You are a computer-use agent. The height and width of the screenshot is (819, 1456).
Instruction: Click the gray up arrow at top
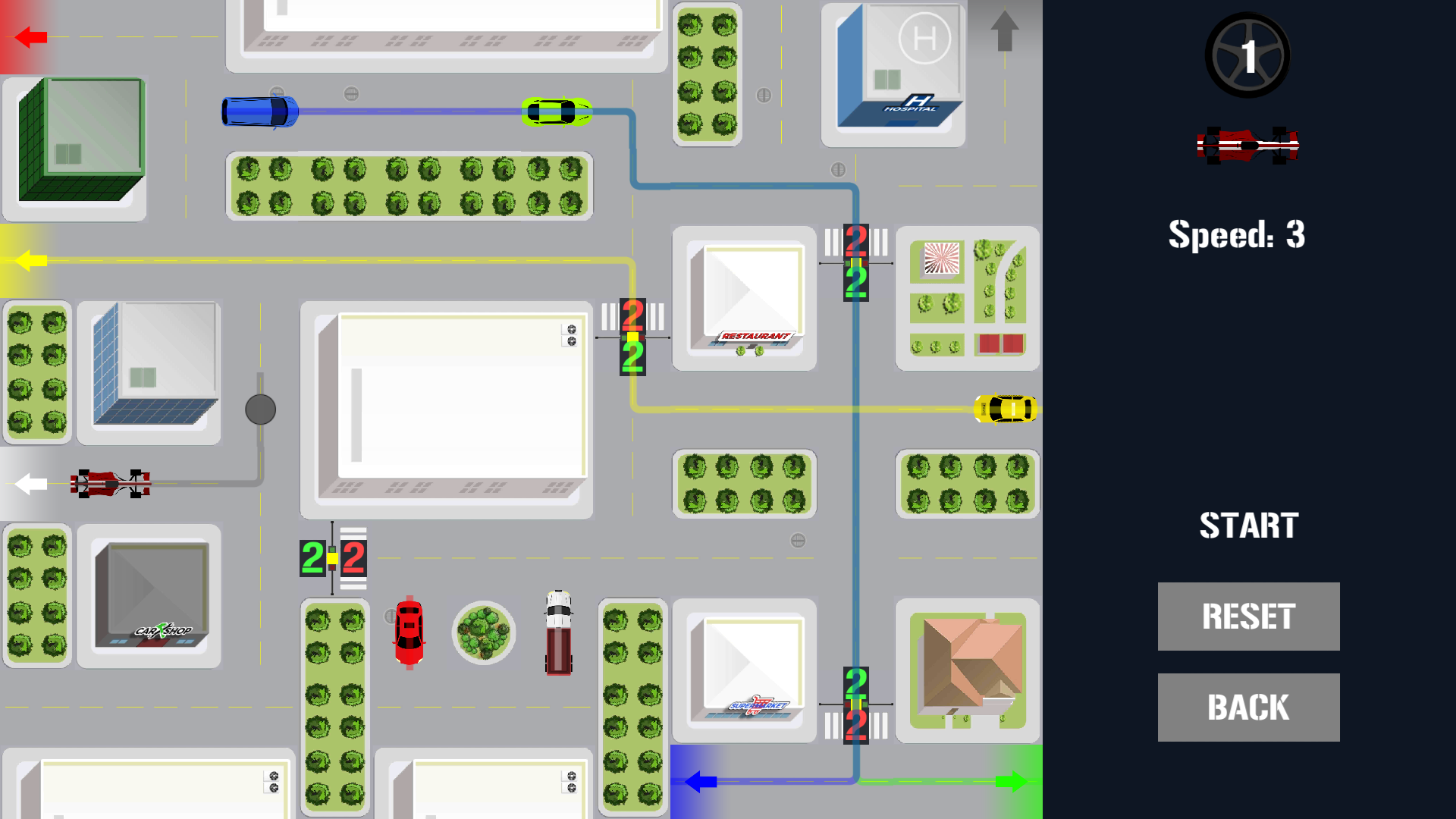tap(1006, 30)
